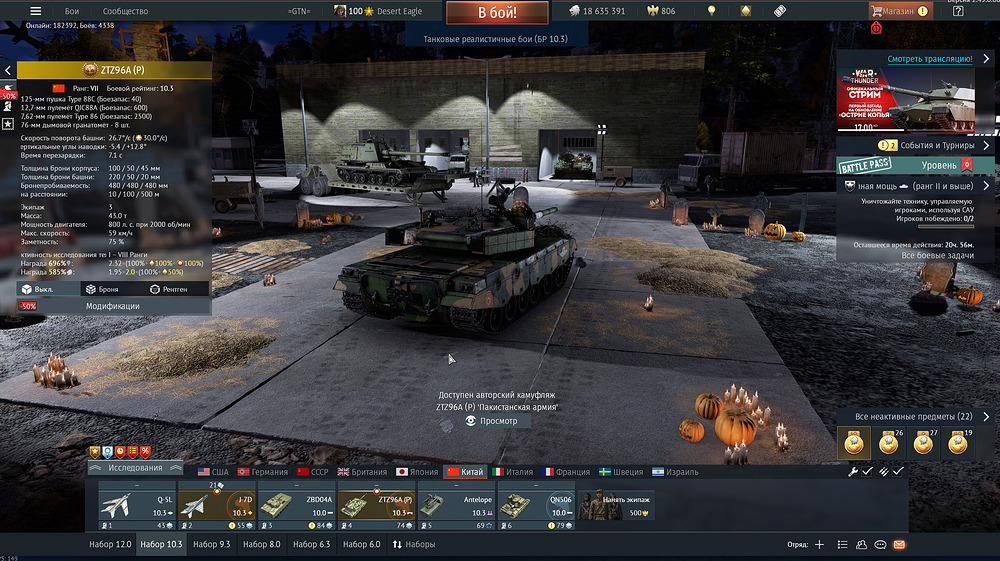The image size is (1000, 561).
Task: Select the Antelope vehicle slot
Action: [456, 507]
